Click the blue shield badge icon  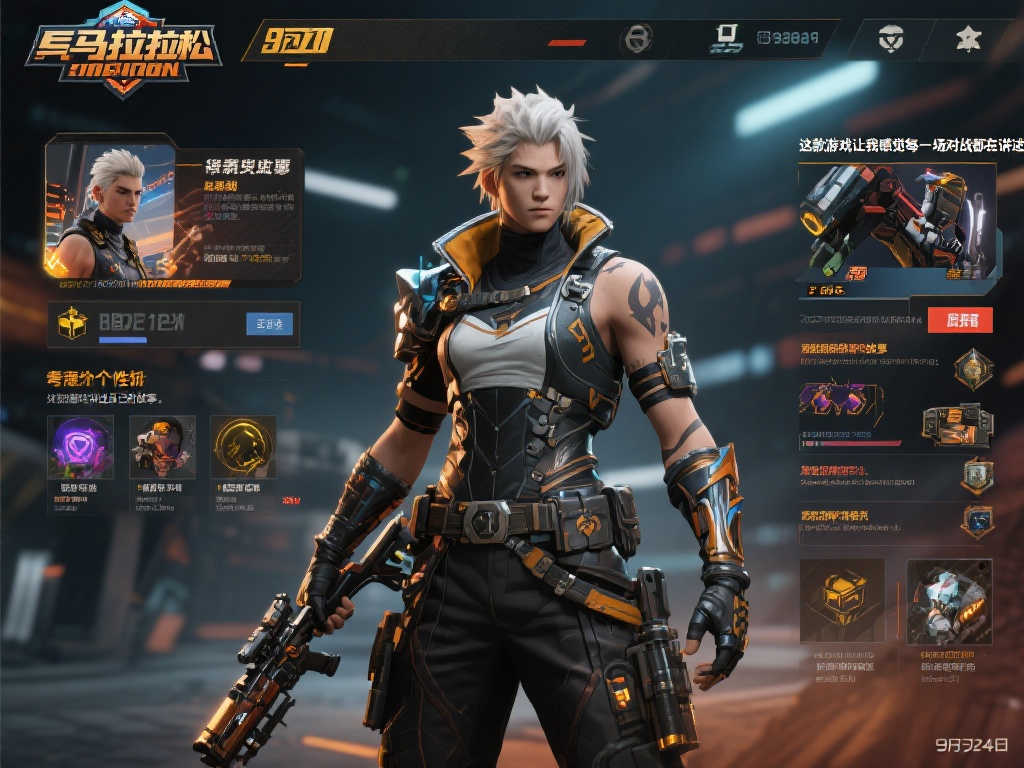tap(976, 520)
